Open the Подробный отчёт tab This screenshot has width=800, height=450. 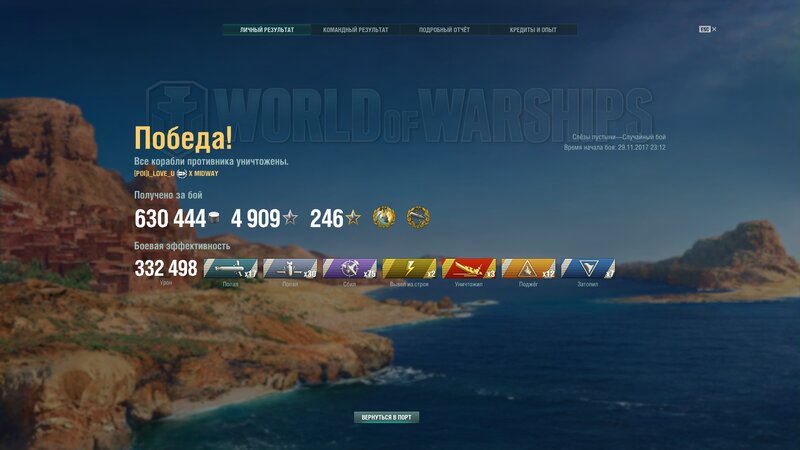click(x=444, y=30)
